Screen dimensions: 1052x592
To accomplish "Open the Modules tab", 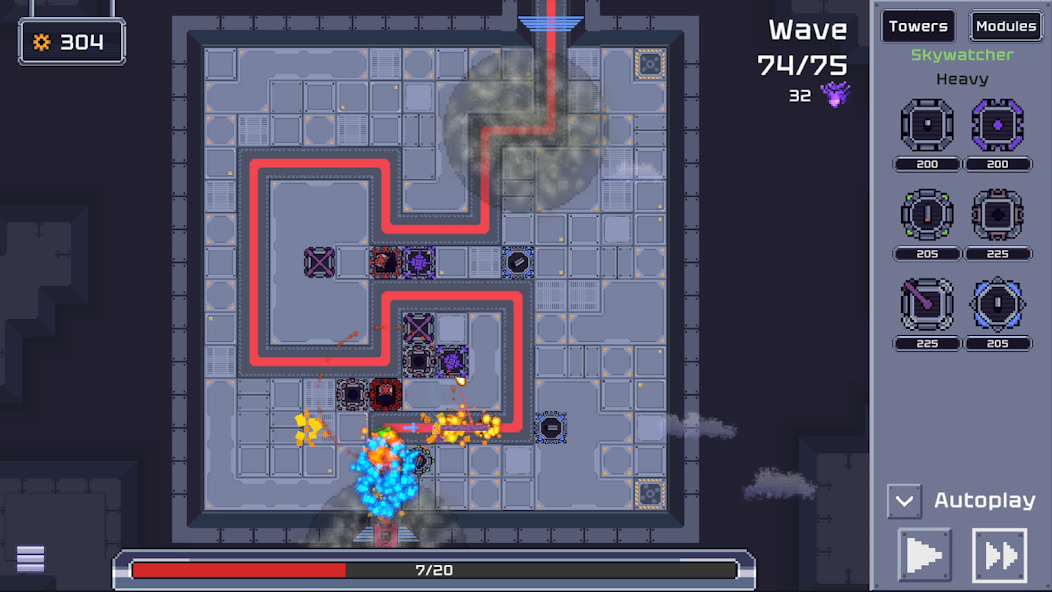I will 1006,27.
